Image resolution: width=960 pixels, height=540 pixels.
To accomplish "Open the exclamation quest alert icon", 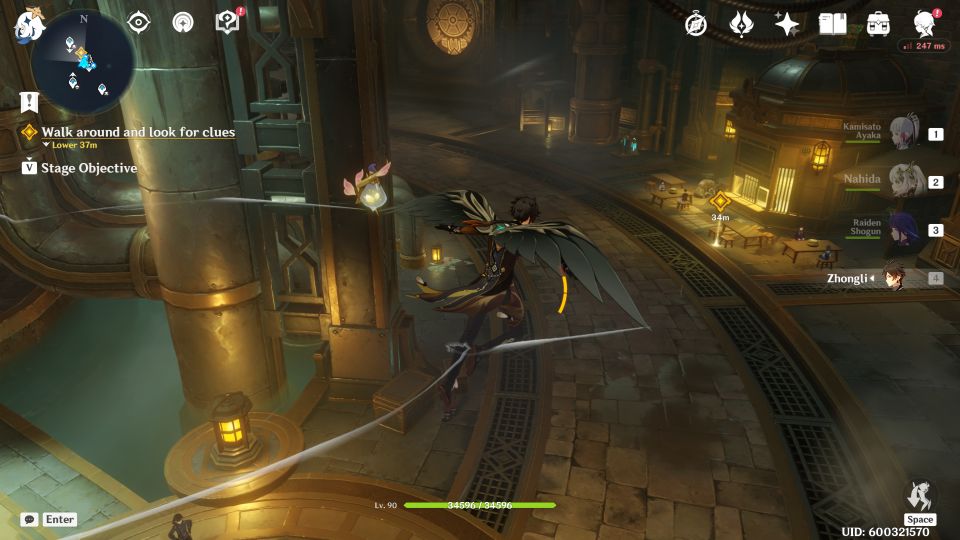I will pos(29,102).
